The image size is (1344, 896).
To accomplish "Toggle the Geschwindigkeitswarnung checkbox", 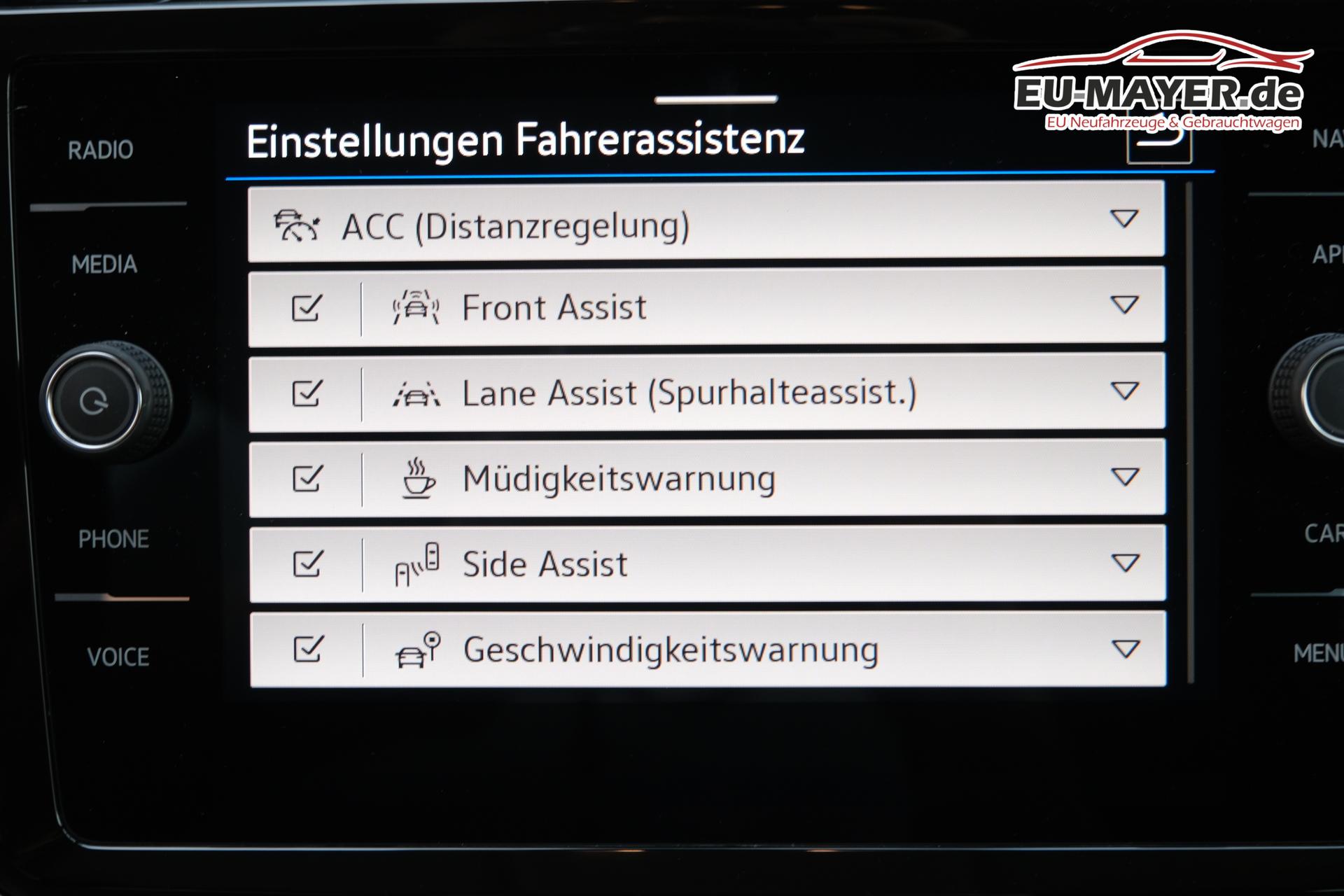I will (307, 649).
